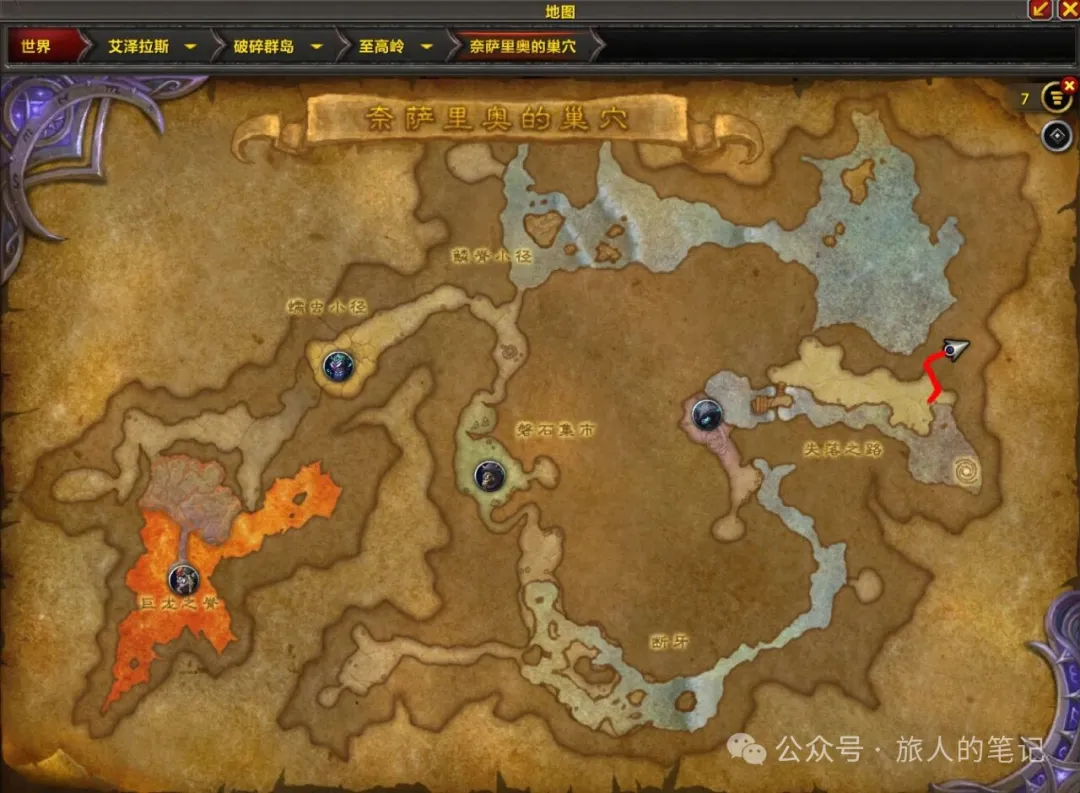Navigate to the 至高岭 zone map
The height and width of the screenshot is (793, 1080).
tap(381, 46)
